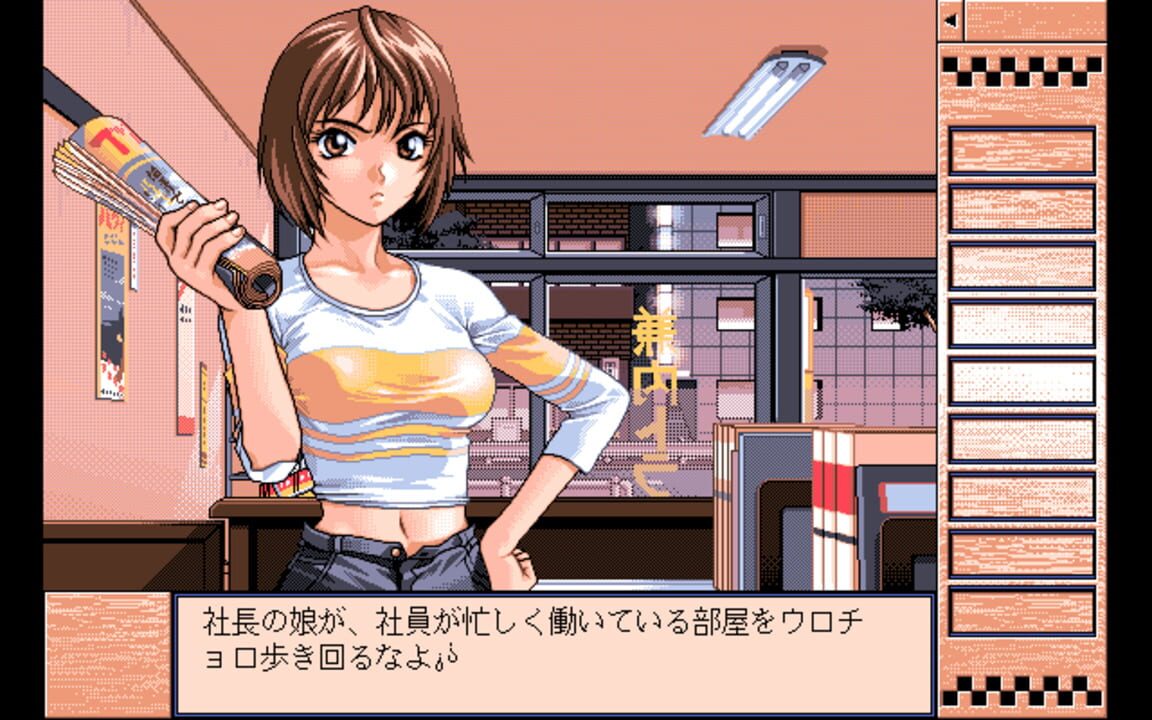This screenshot has height=720, width=1152.
Task: Click the left-pointing arrow in the side panel
Action: tap(950, 20)
